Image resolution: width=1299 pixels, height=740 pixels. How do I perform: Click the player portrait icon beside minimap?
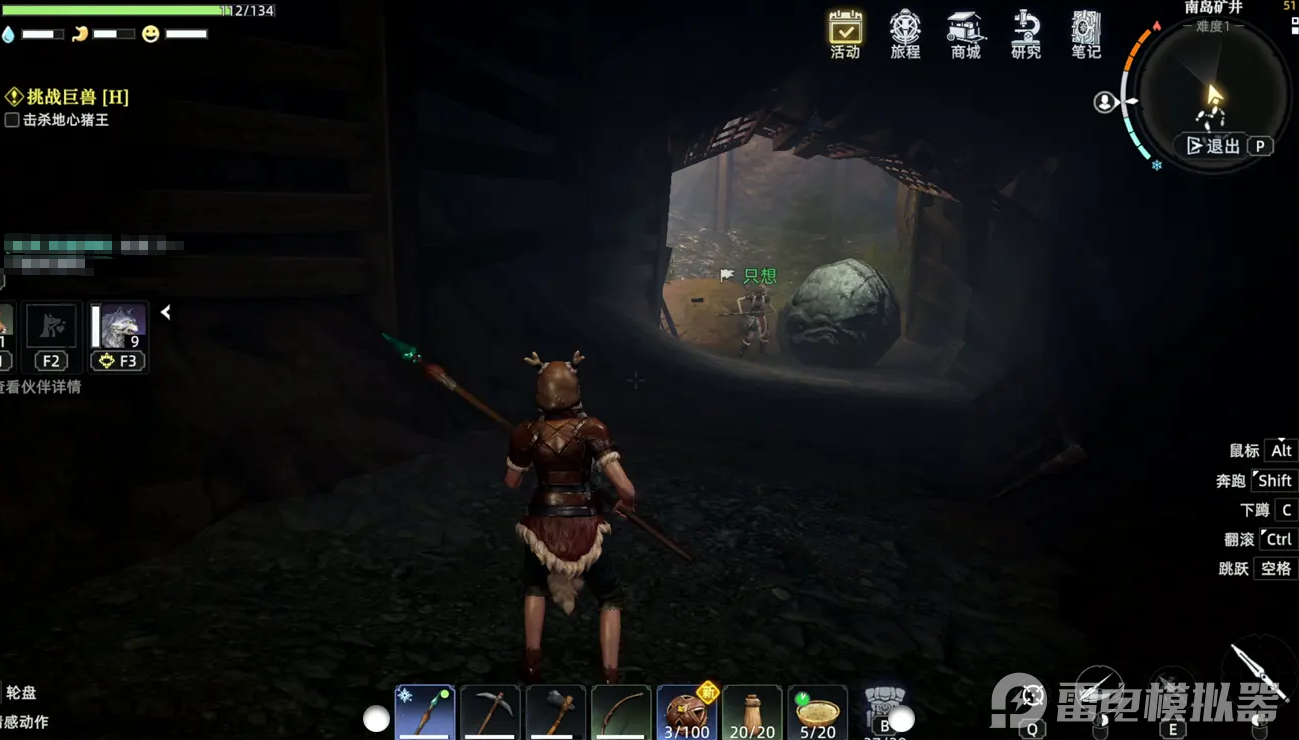1104,102
